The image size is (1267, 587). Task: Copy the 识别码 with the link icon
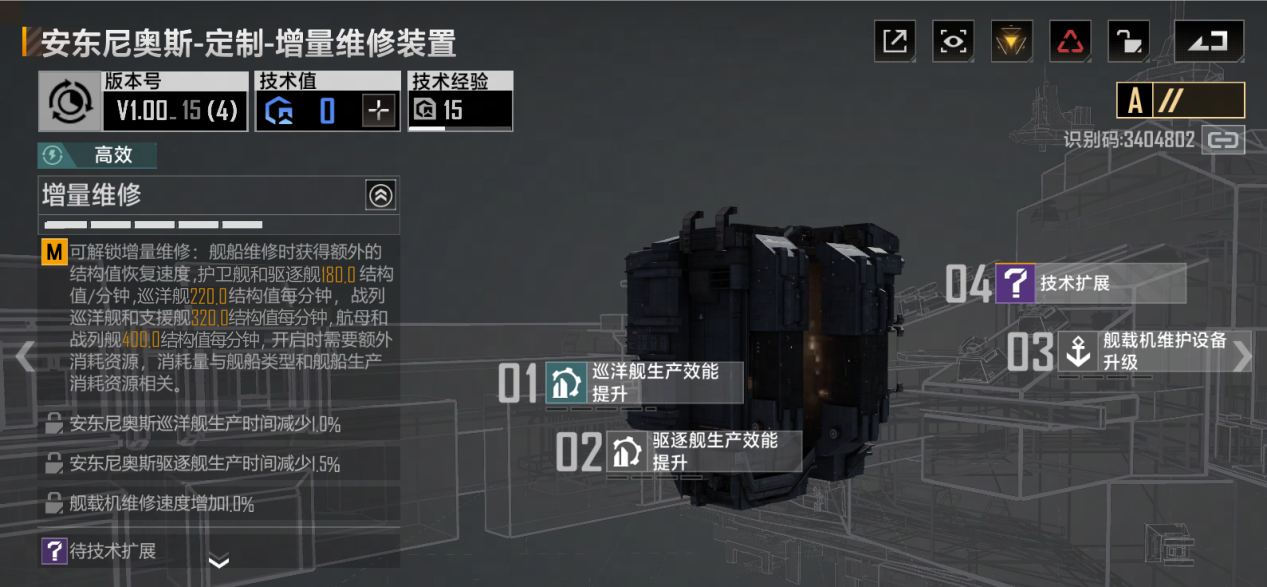pos(1222,140)
